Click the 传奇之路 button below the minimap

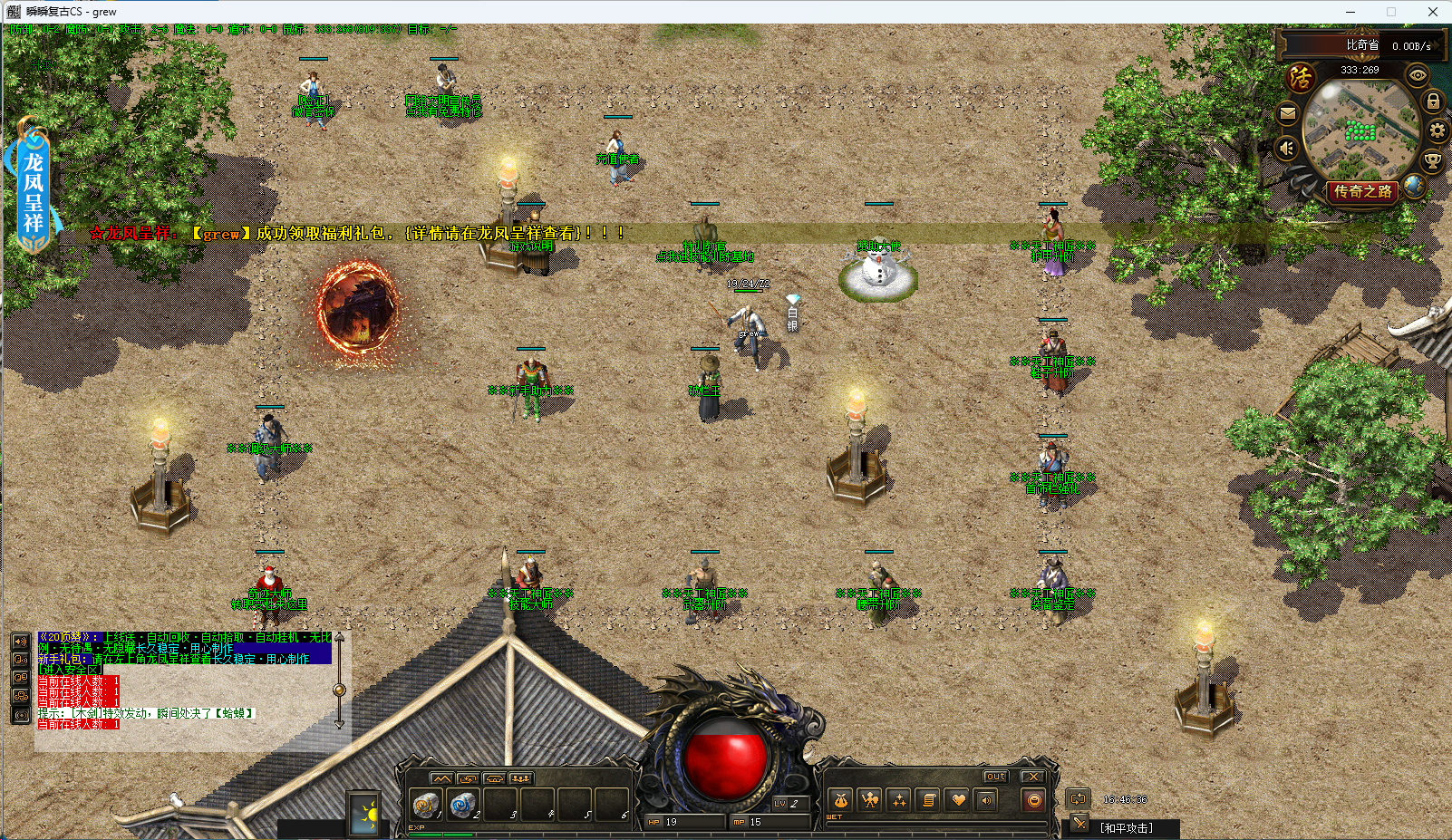click(x=1361, y=192)
